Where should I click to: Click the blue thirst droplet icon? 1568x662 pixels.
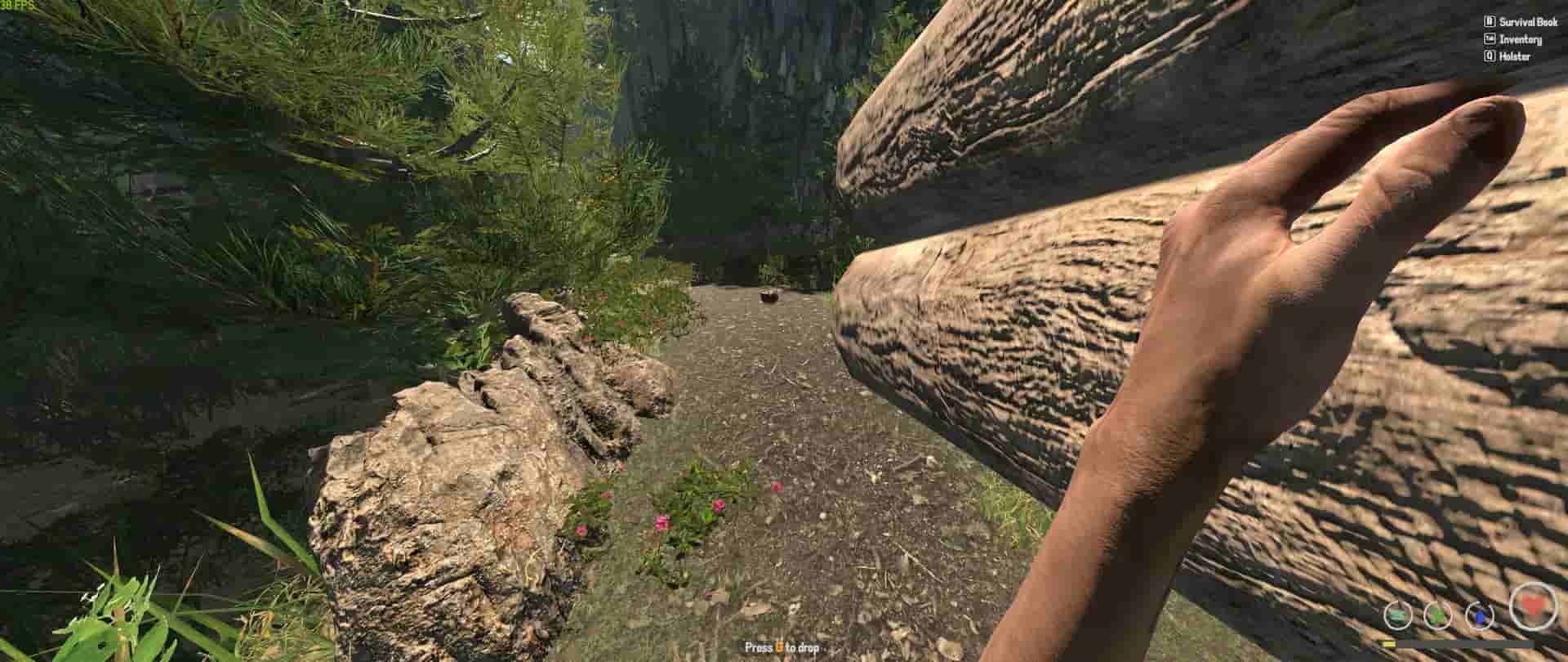coord(1480,616)
